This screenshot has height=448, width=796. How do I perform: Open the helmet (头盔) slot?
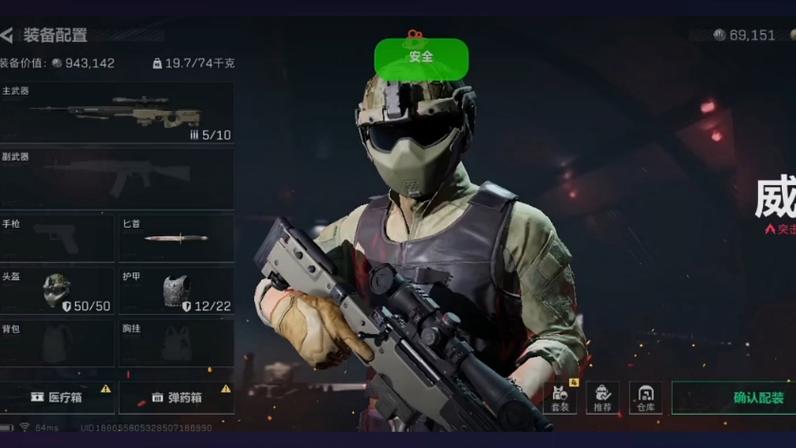click(x=57, y=290)
